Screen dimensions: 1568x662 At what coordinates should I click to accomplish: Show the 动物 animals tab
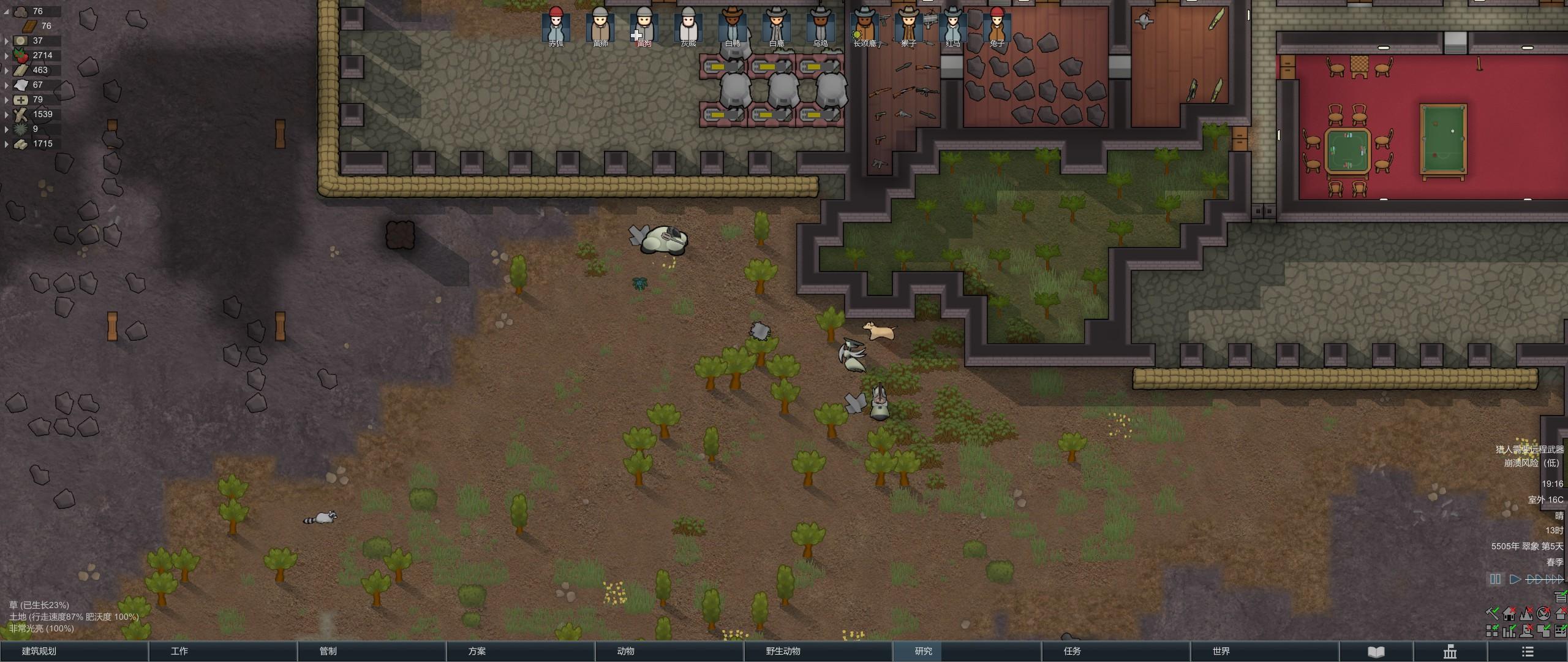626,651
